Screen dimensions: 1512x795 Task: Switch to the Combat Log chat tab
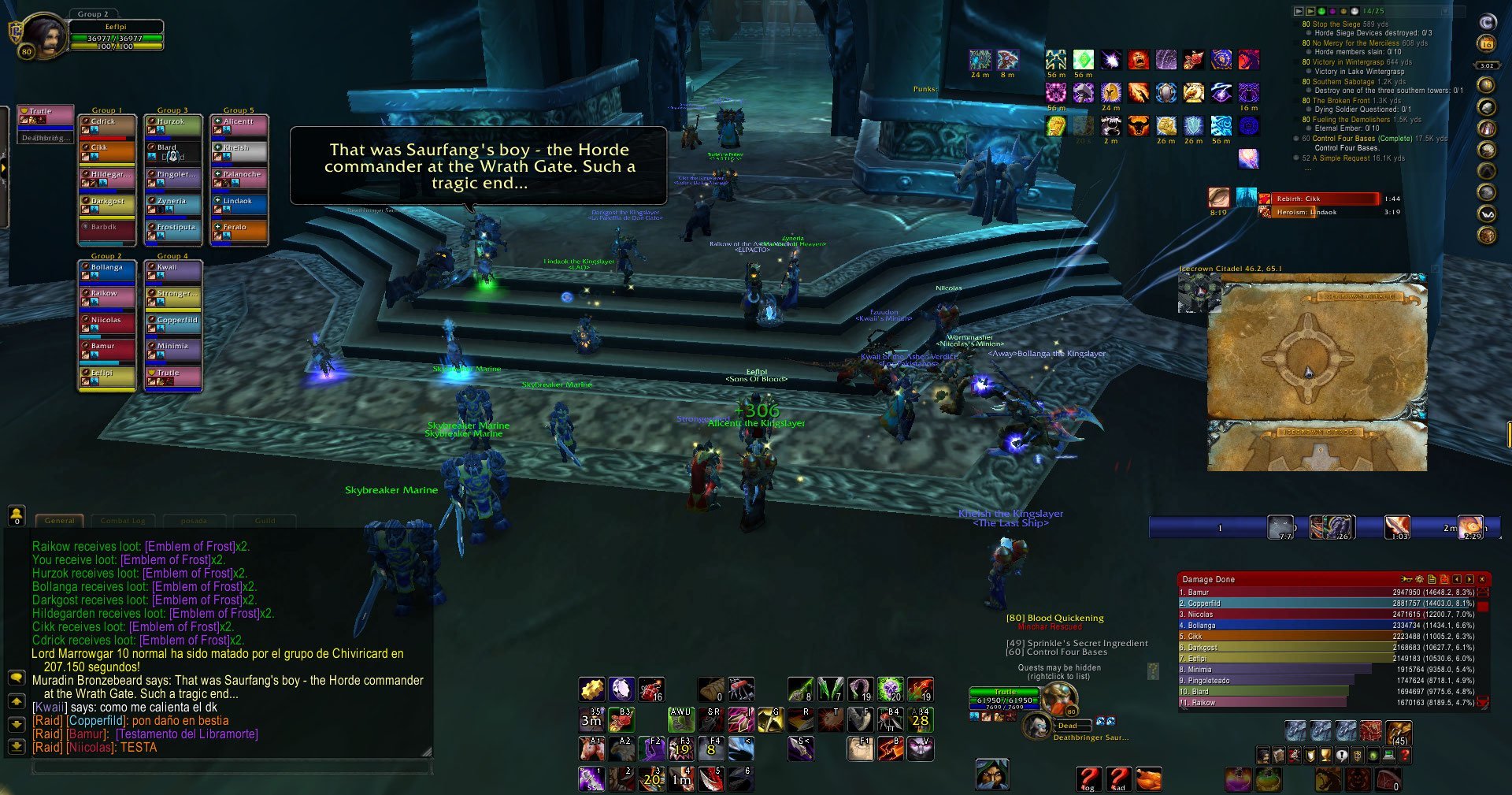pos(123,521)
